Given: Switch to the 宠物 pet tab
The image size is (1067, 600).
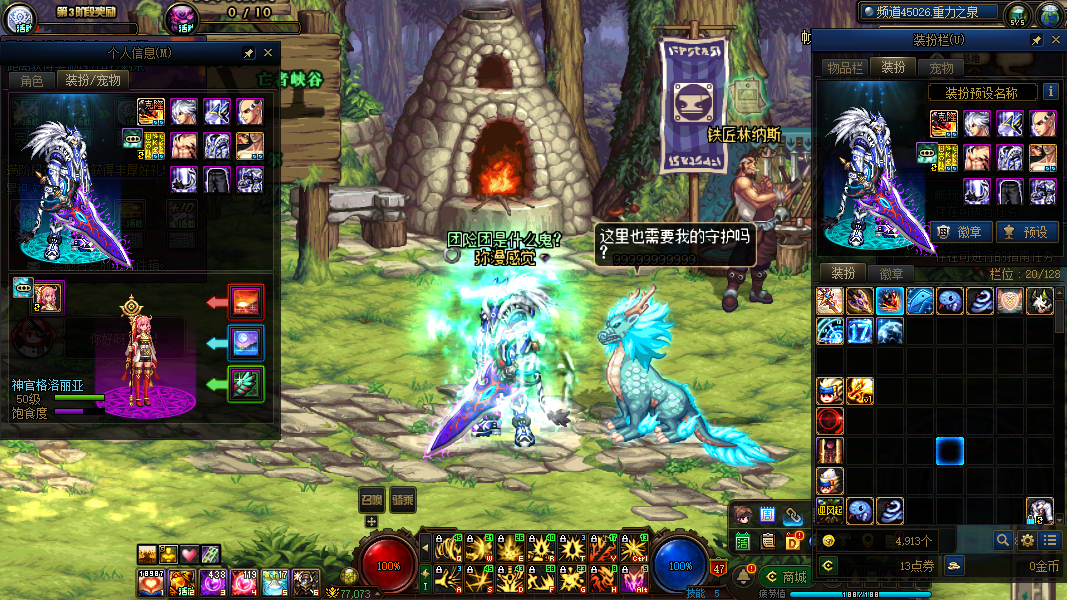Looking at the screenshot, I should 941,68.
